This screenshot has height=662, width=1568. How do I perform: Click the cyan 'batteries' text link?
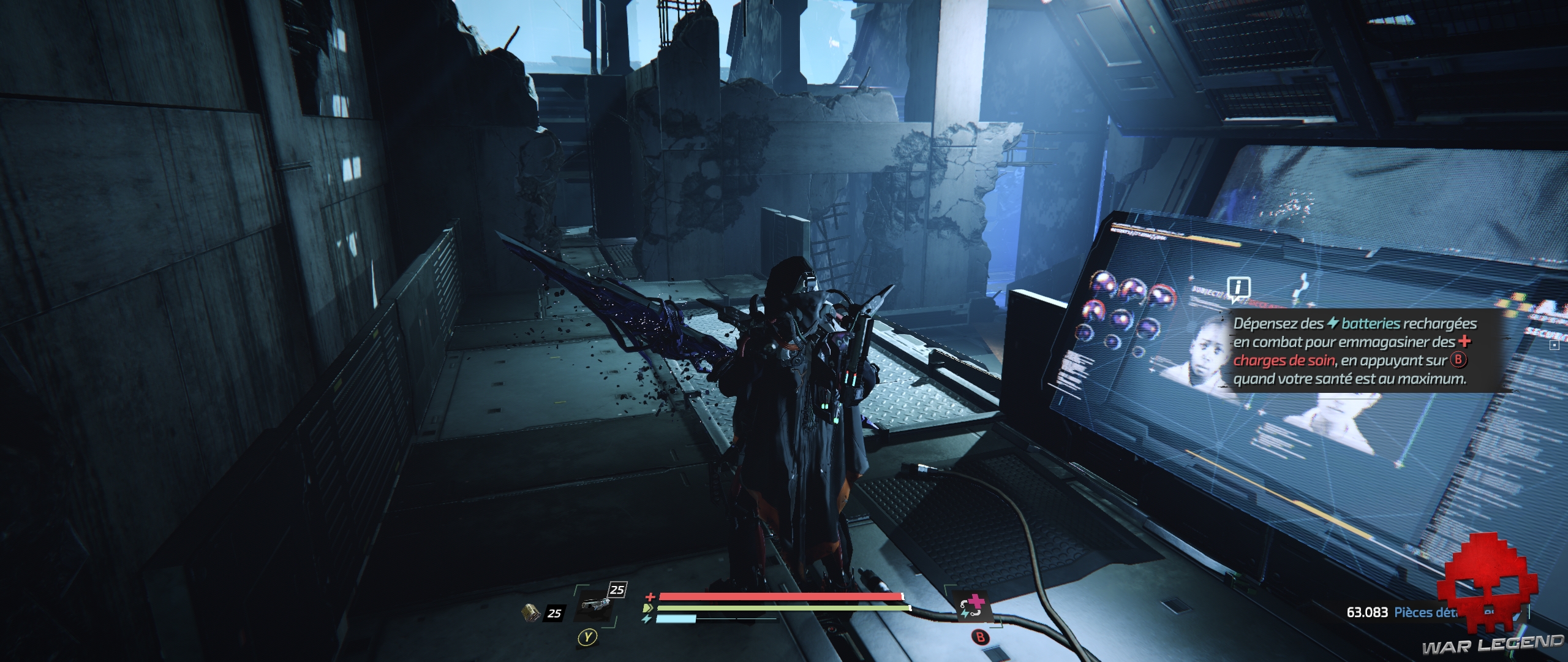point(1370,324)
